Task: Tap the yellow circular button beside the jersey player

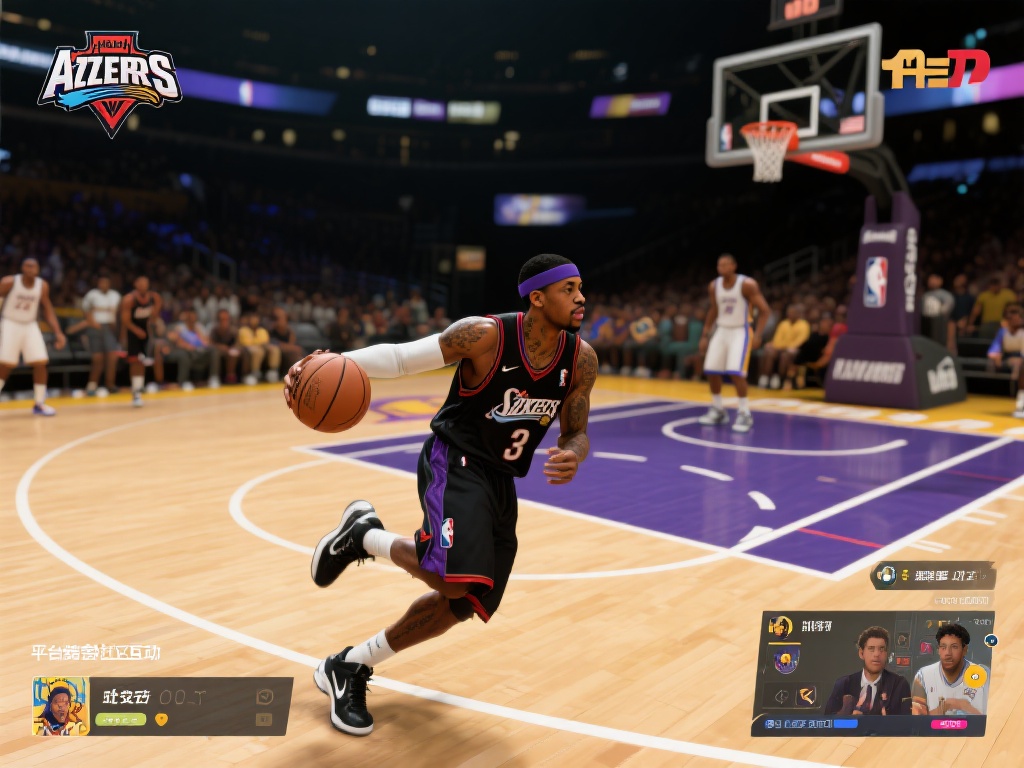Action: [975, 676]
